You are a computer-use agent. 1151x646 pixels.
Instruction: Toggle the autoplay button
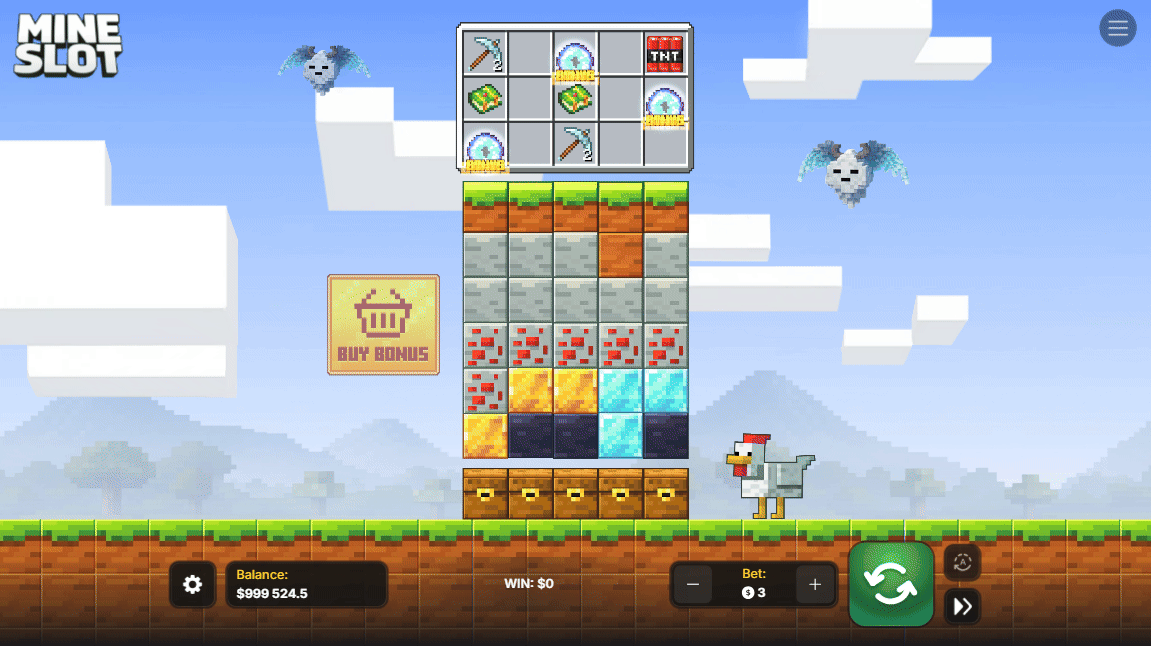point(962,562)
